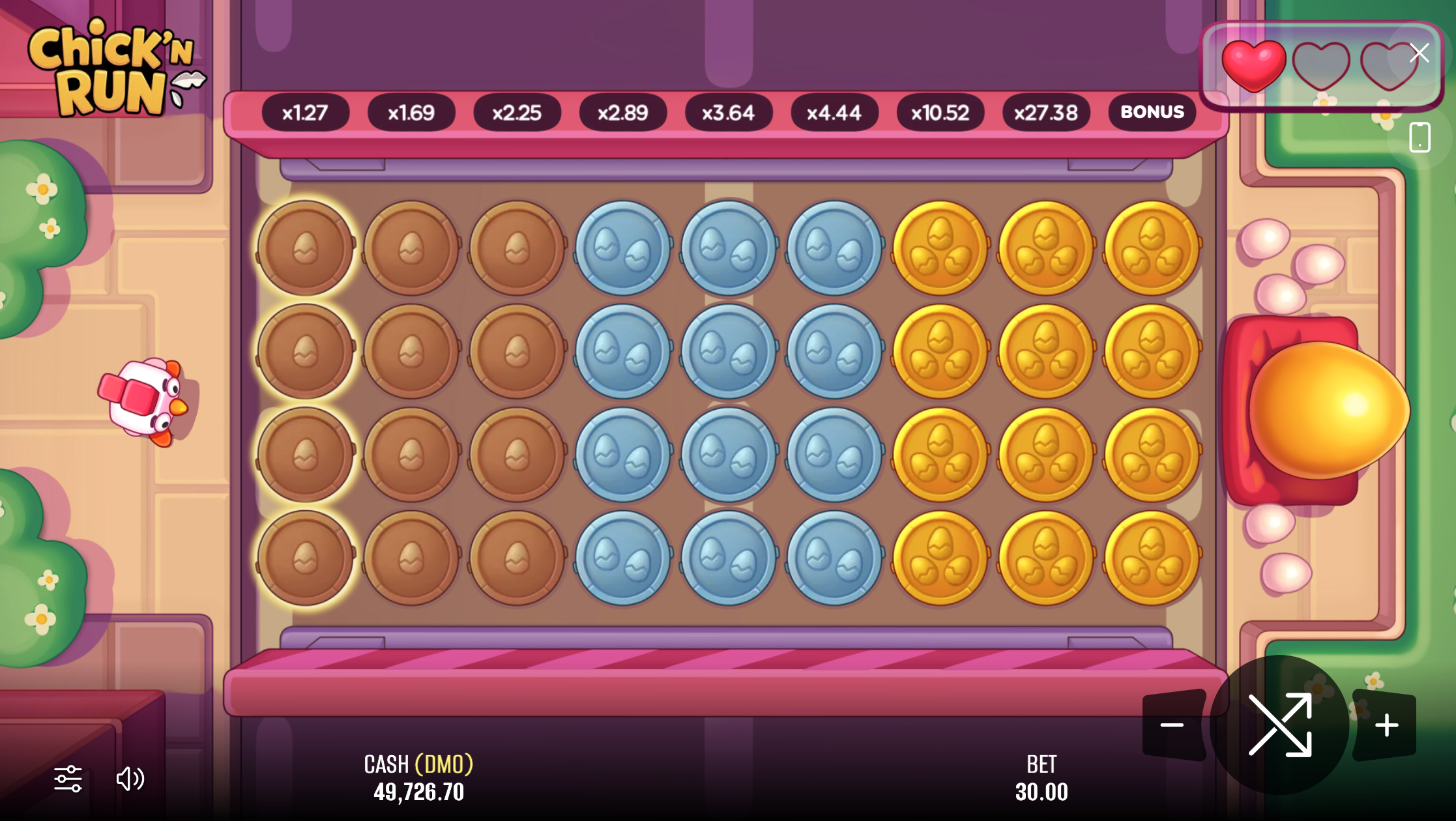This screenshot has width=1456, height=821.
Task: Pick the x27.38 multiplier label
Action: (x=1045, y=113)
